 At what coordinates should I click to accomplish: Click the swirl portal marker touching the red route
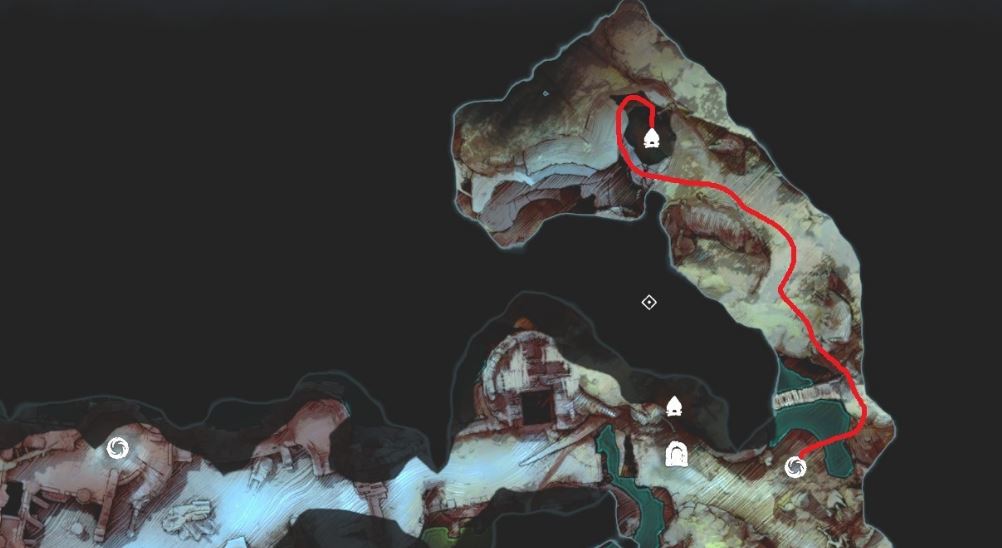[x=796, y=467]
